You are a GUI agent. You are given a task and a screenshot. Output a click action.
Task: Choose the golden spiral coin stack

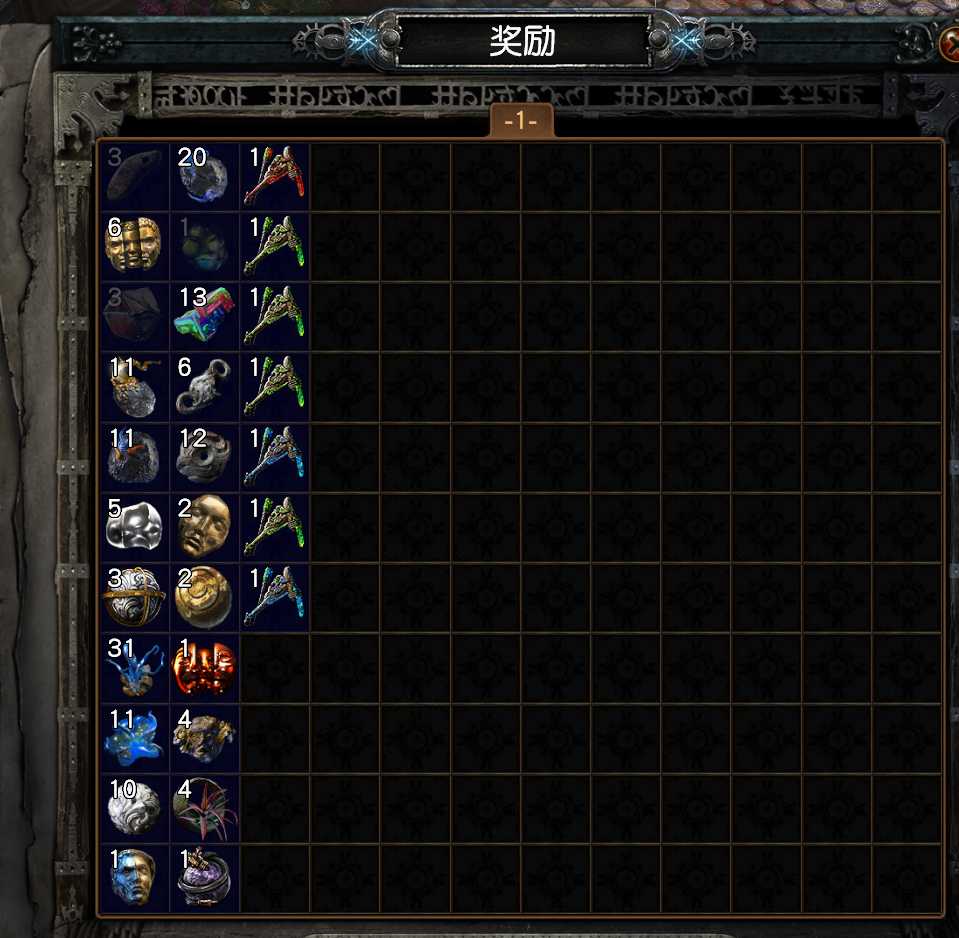[x=204, y=597]
